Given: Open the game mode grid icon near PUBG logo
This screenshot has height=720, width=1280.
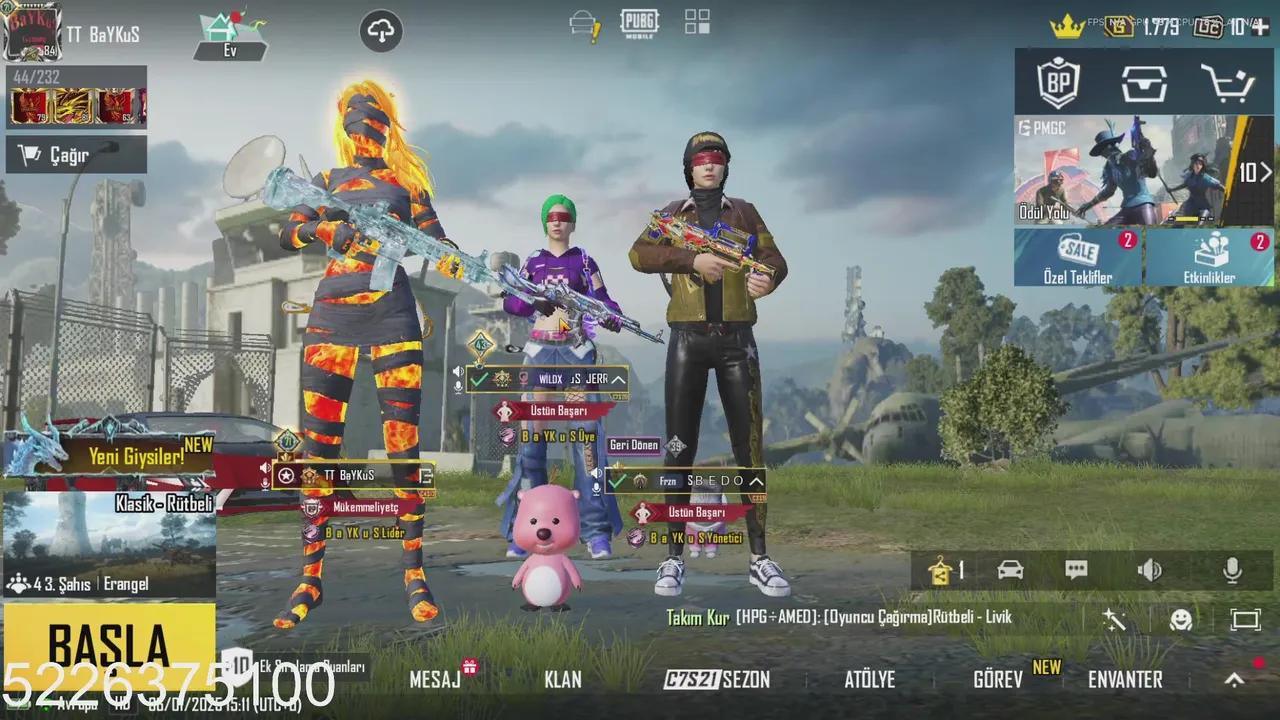Looking at the screenshot, I should pos(695,22).
